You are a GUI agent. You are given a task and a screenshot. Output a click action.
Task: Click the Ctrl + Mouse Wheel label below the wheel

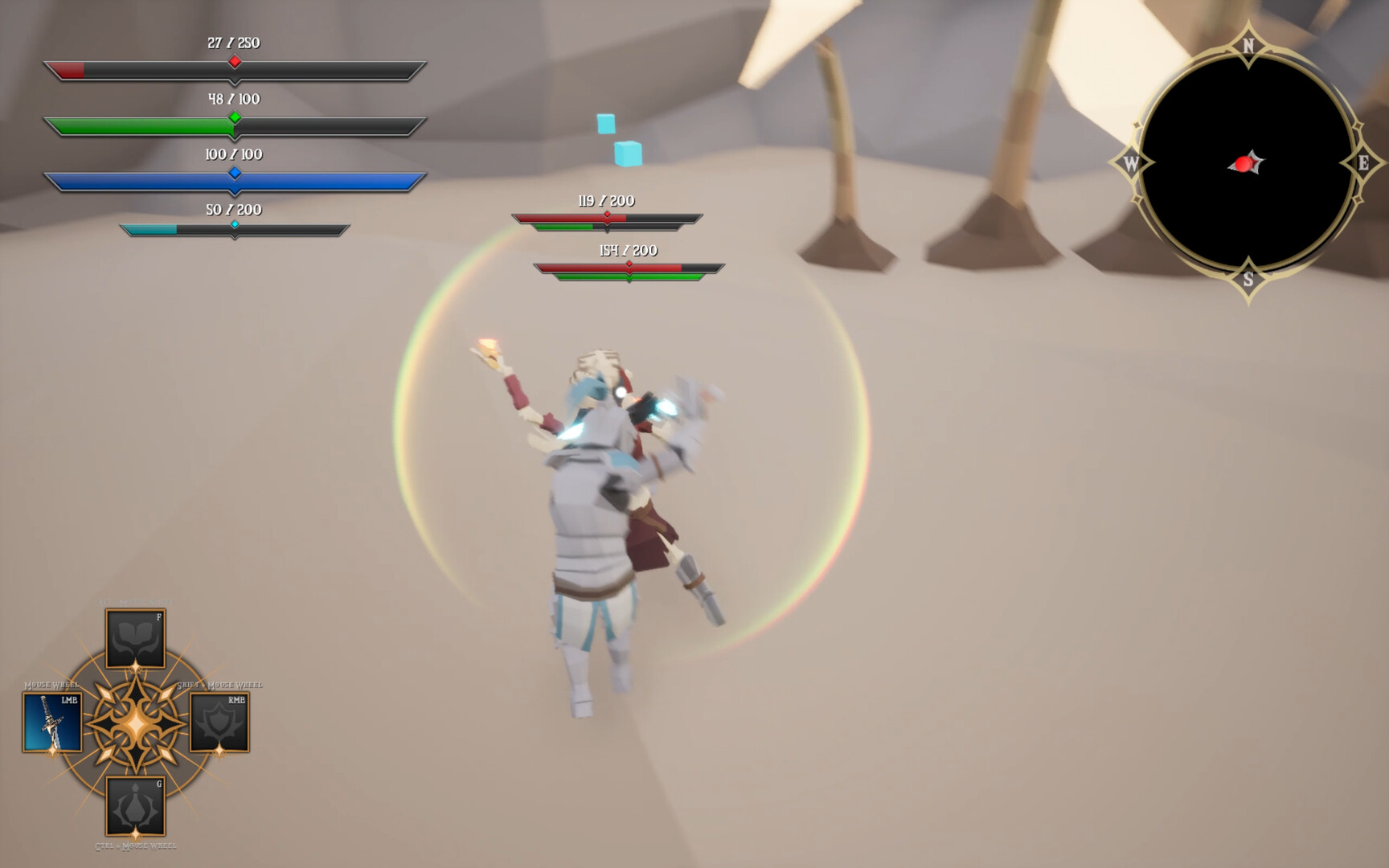point(135,845)
